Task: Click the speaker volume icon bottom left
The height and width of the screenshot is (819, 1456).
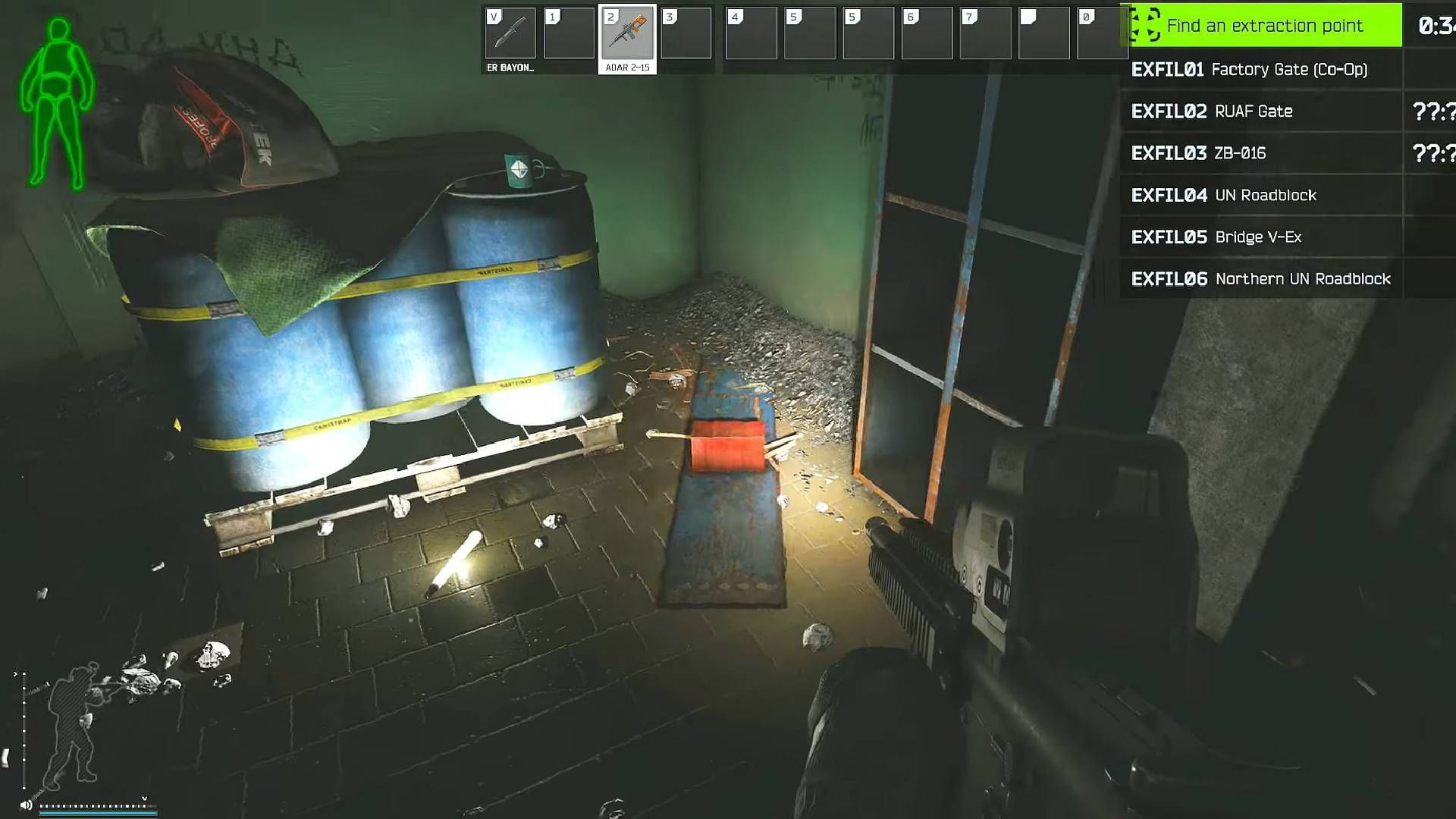Action: [x=26, y=805]
